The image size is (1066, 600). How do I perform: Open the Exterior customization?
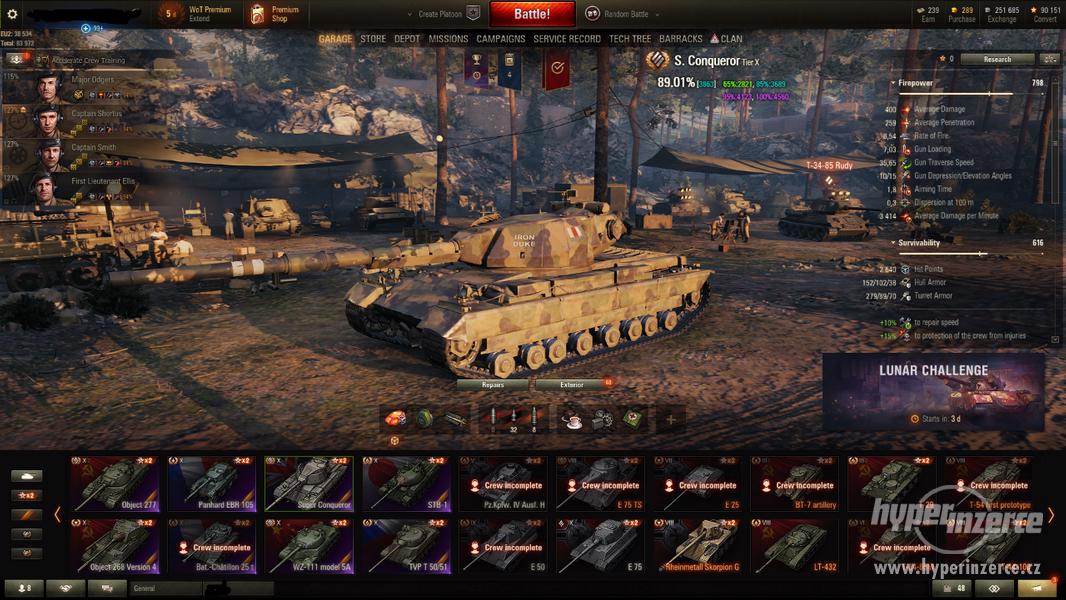point(572,384)
